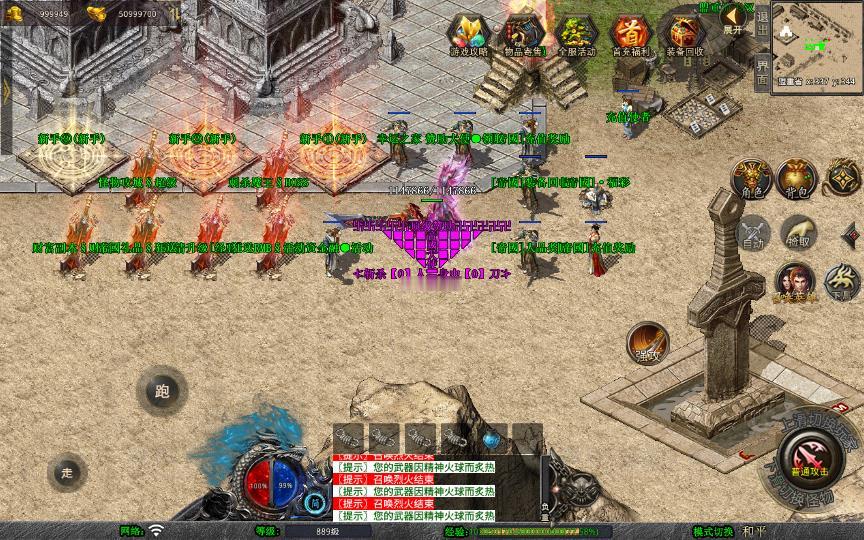Screen dimensions: 864x540
Task: Open the 首充福利 first-recharge bonus
Action: 630,35
